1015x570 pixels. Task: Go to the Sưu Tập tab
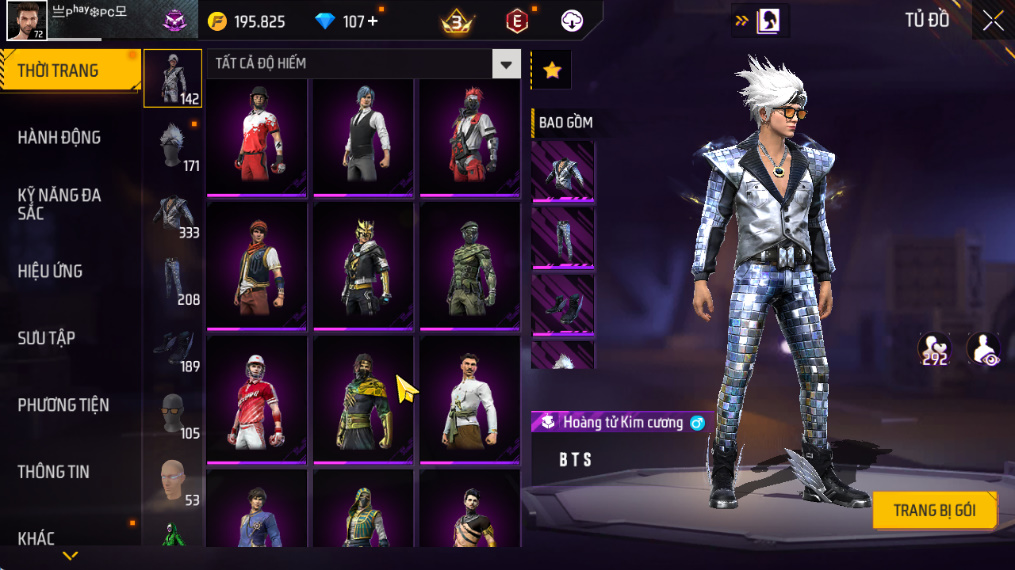46,338
